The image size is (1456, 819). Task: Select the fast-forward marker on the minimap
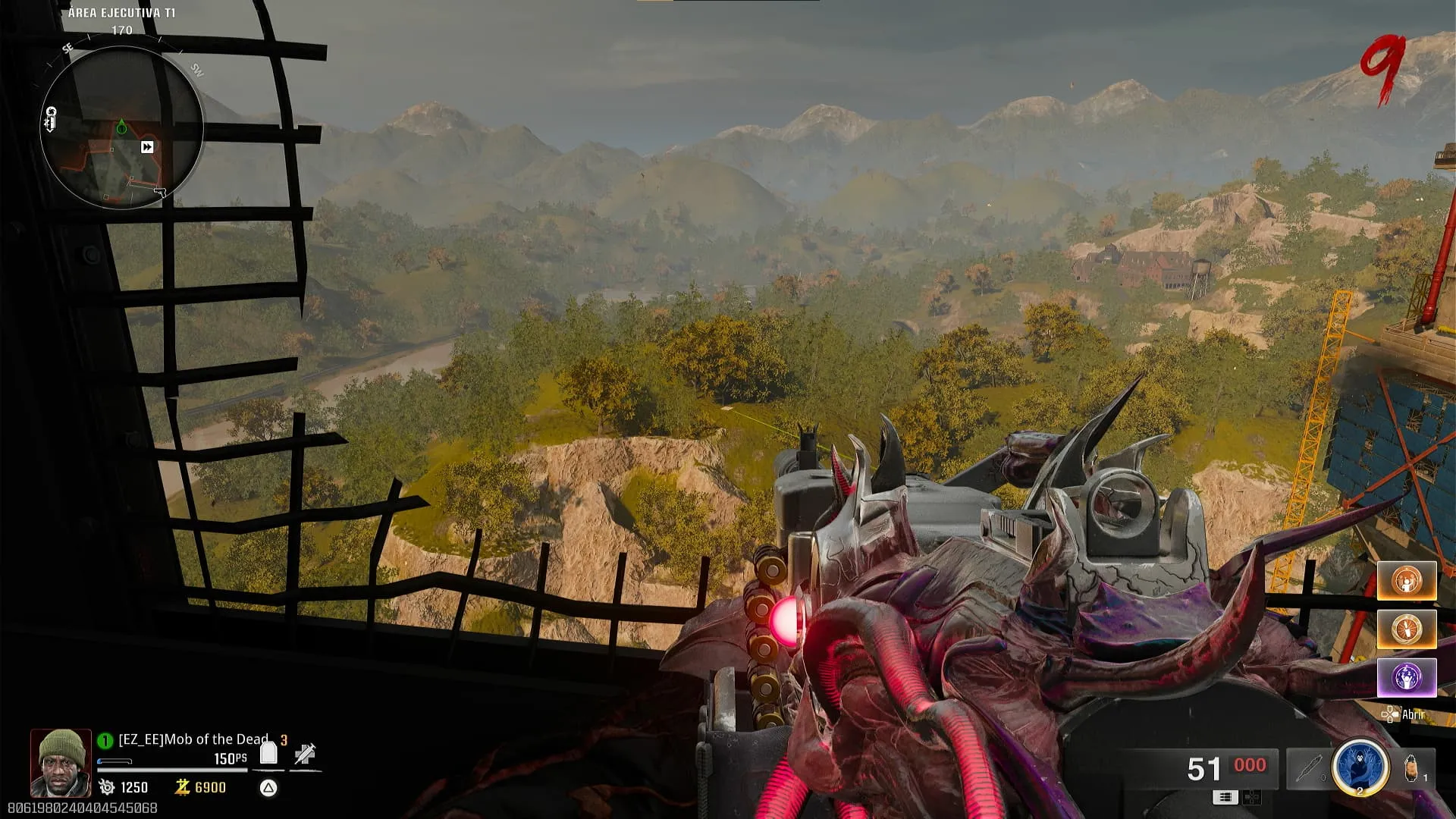(x=147, y=147)
